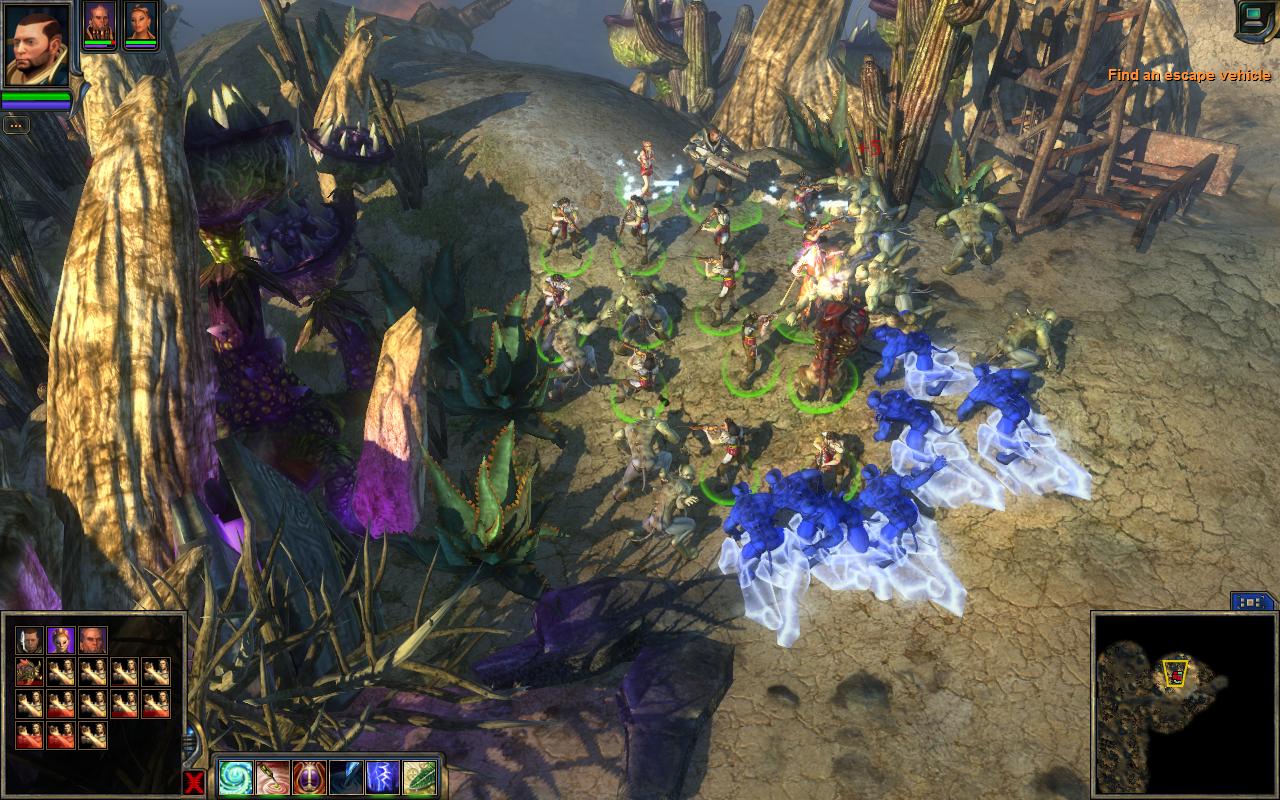Use the syringe injection ability

(273, 778)
